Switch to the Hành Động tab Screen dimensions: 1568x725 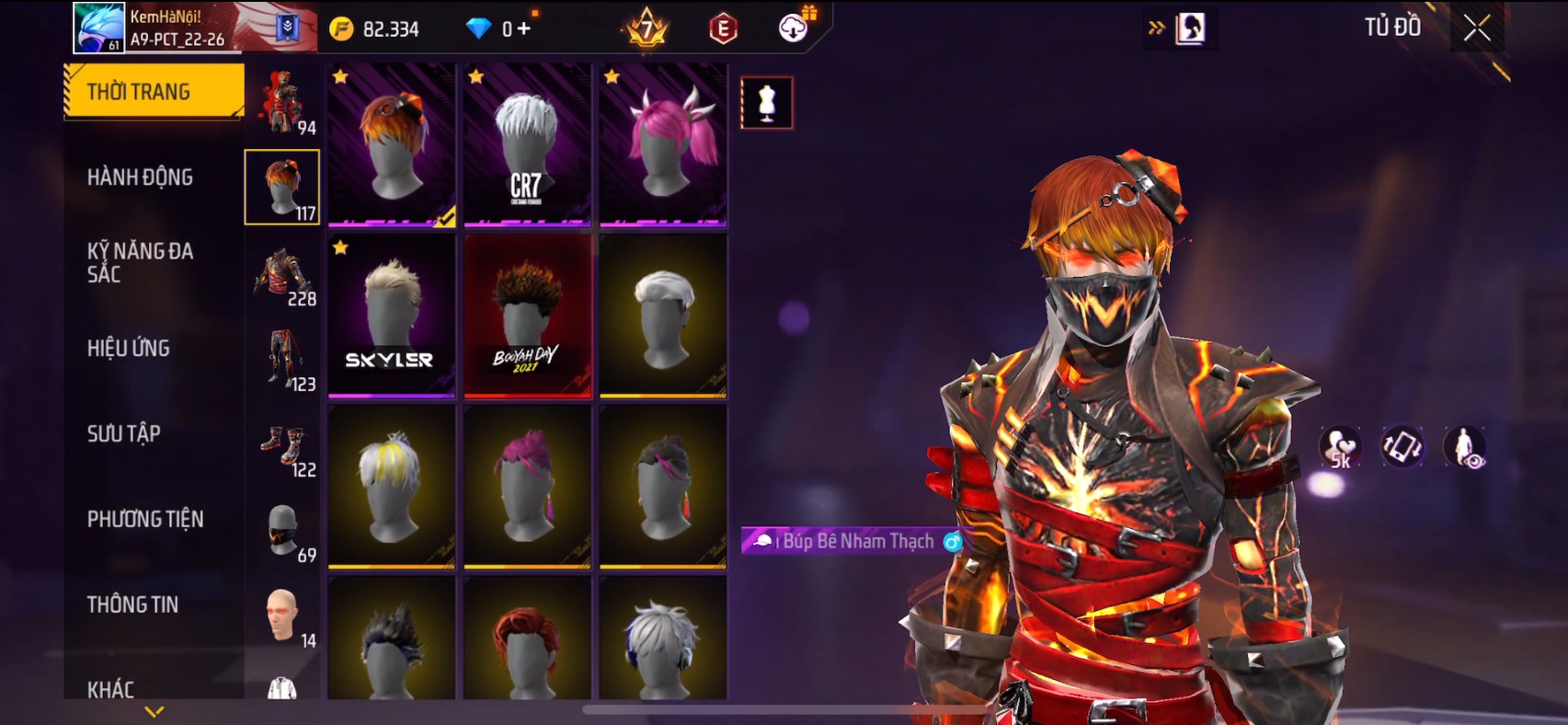(140, 177)
